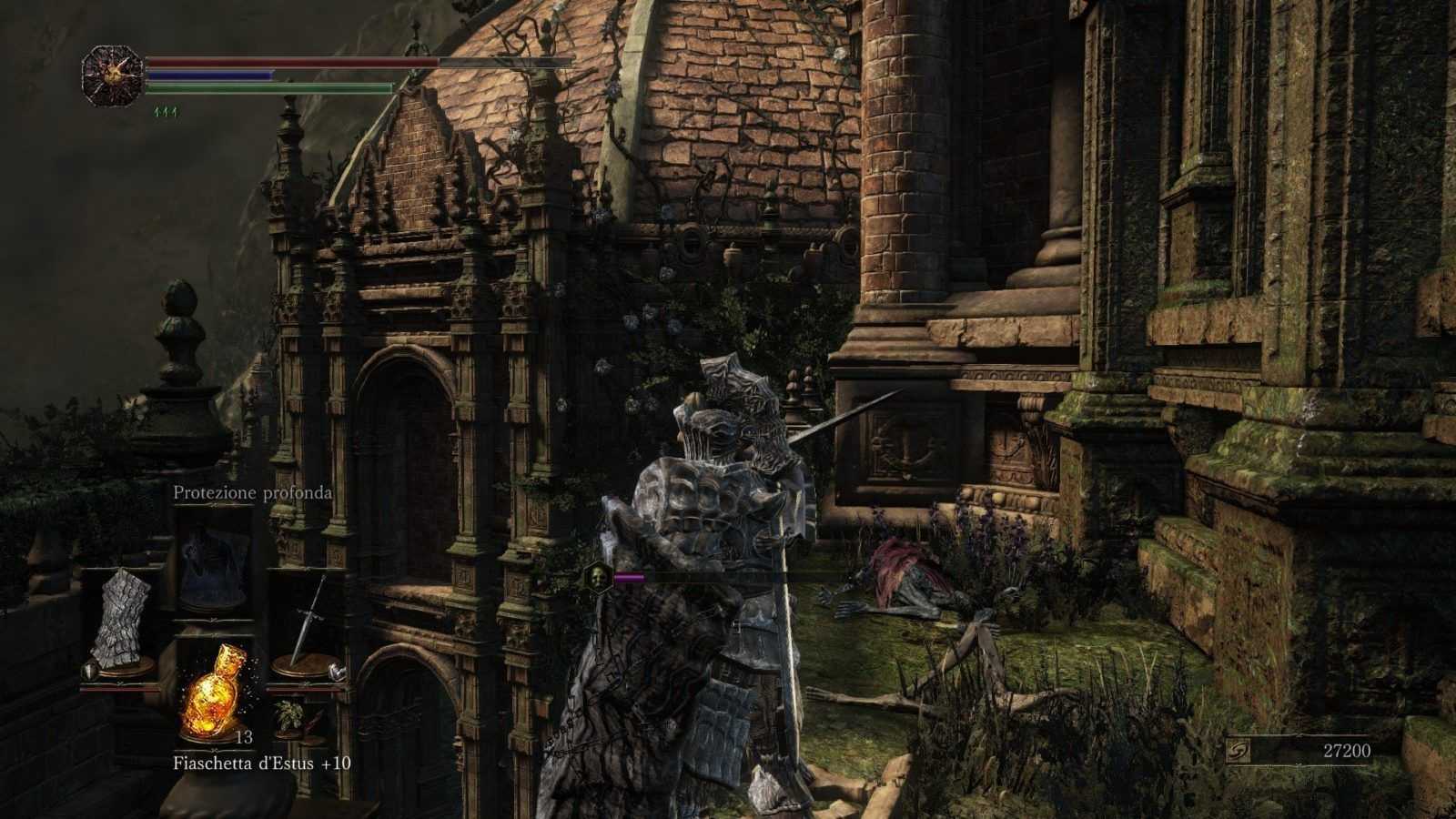Click the small green herb item icon

pos(291,713)
